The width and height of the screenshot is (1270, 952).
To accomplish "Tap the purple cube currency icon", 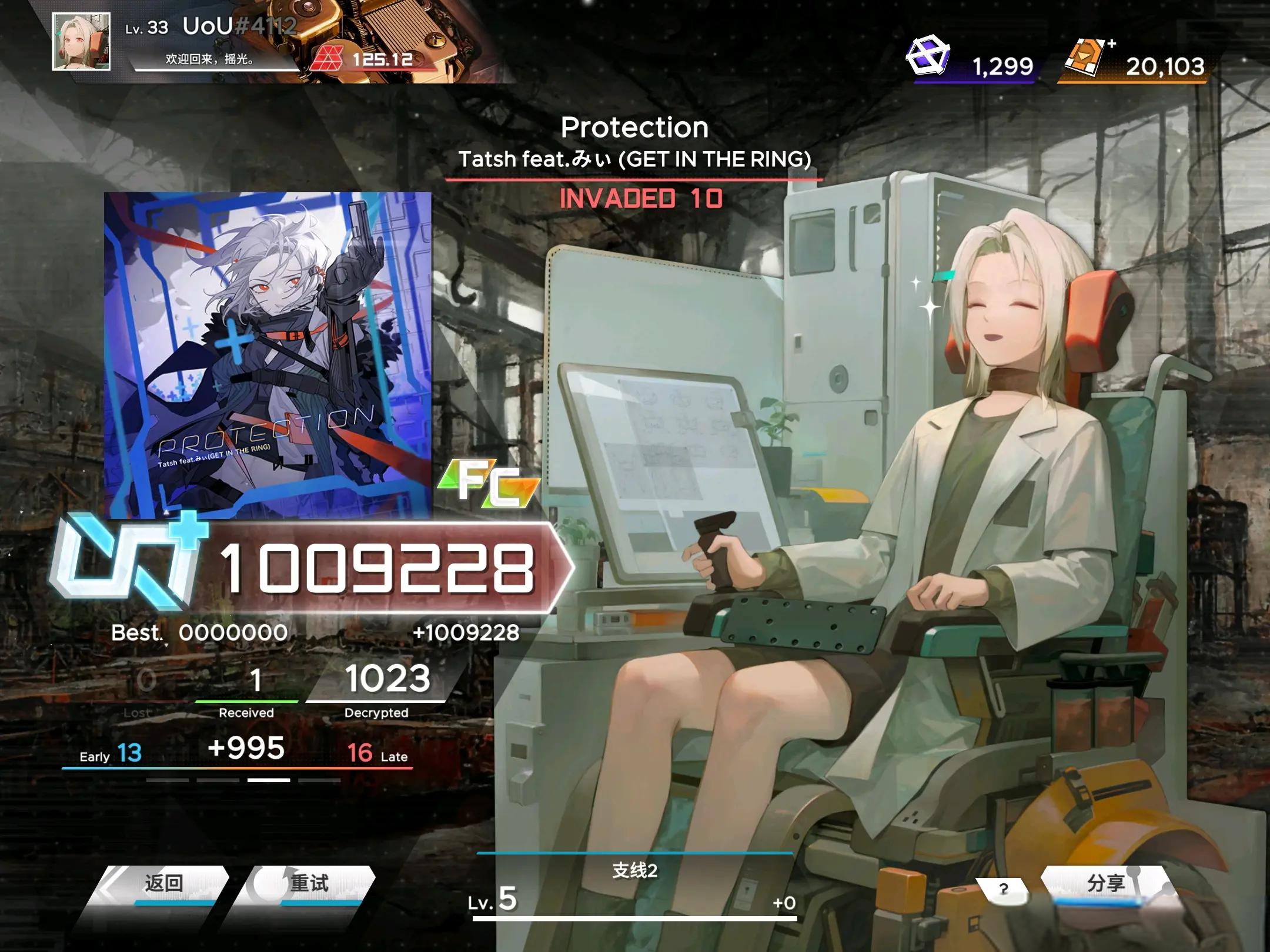I will tap(927, 56).
